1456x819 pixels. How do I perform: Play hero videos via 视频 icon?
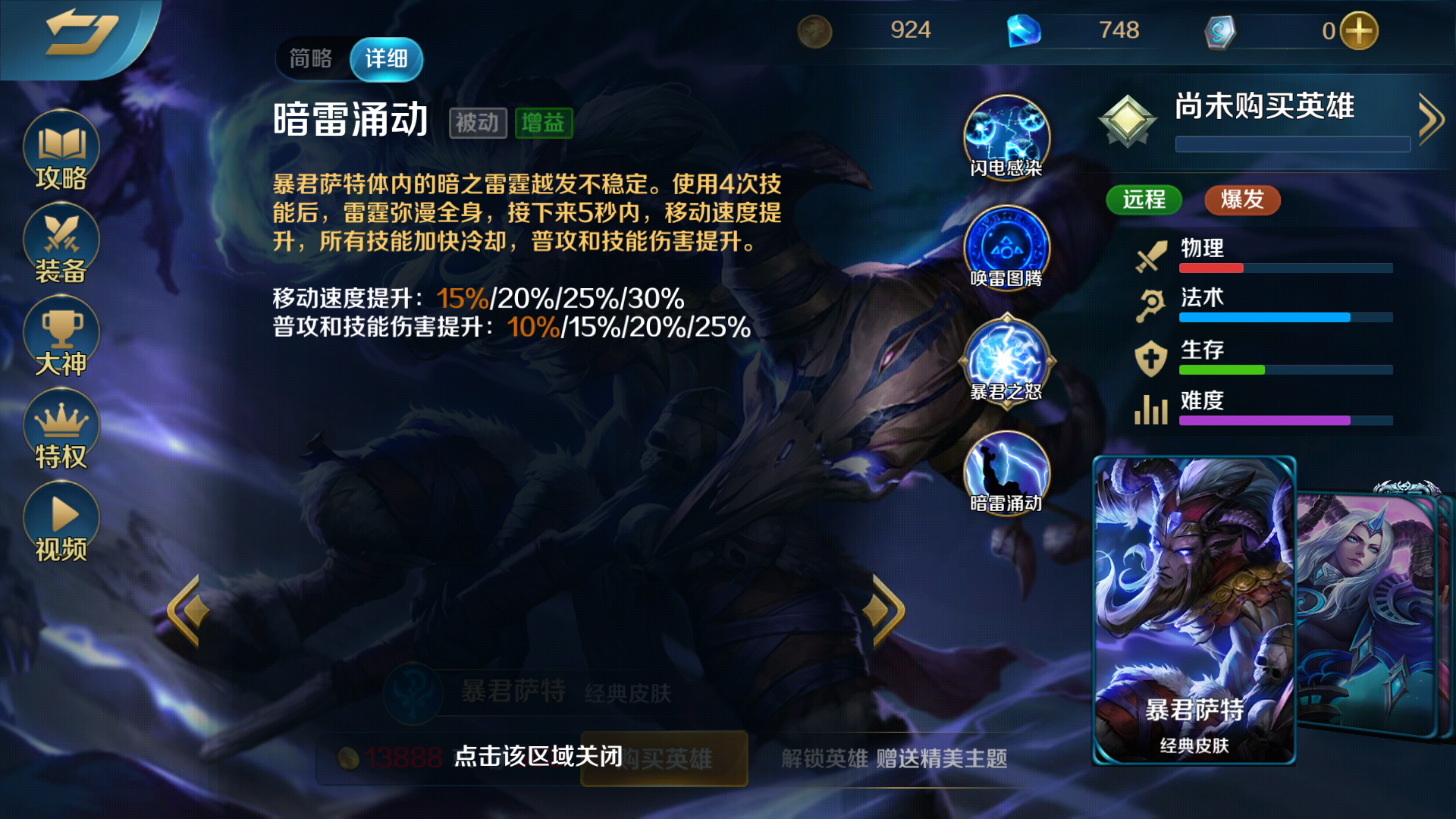point(61,519)
